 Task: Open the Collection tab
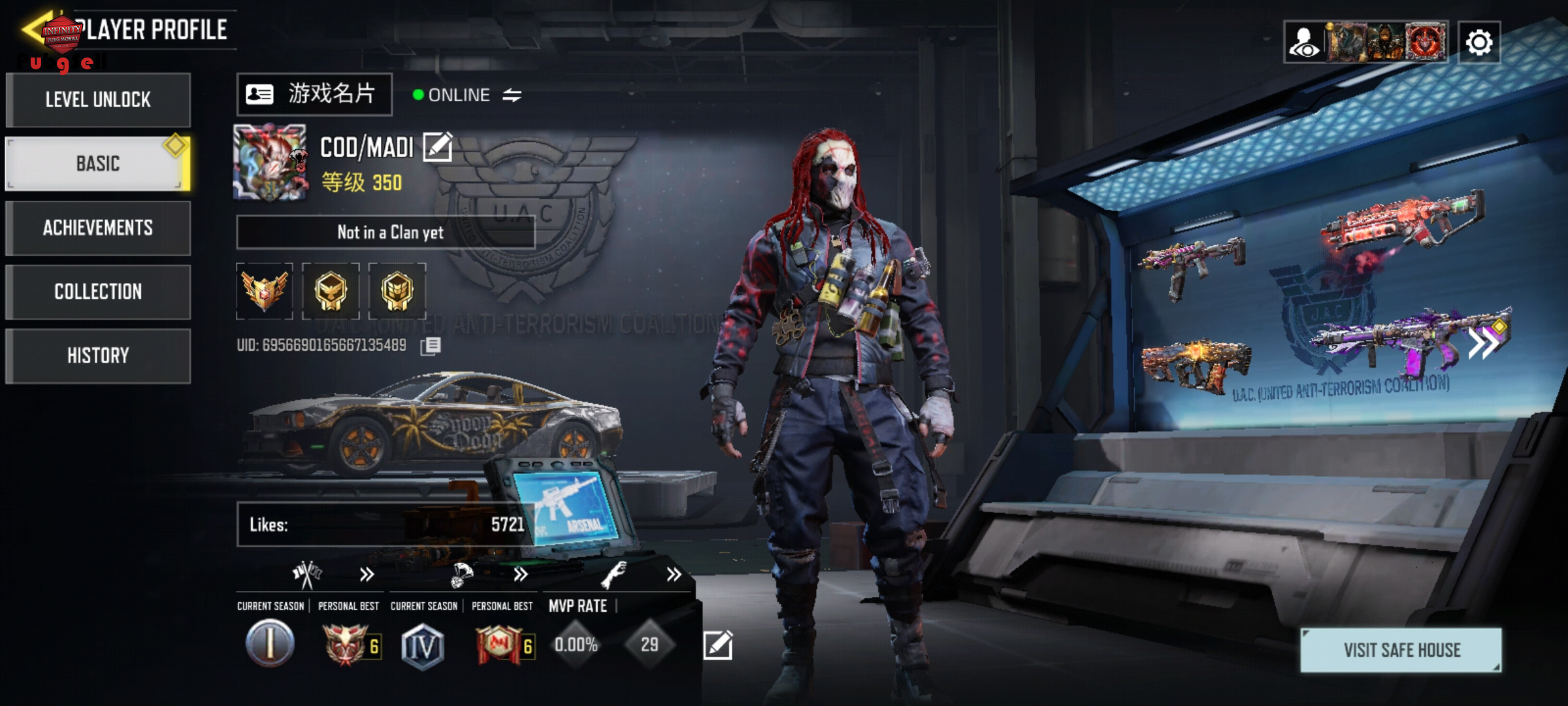tap(98, 292)
